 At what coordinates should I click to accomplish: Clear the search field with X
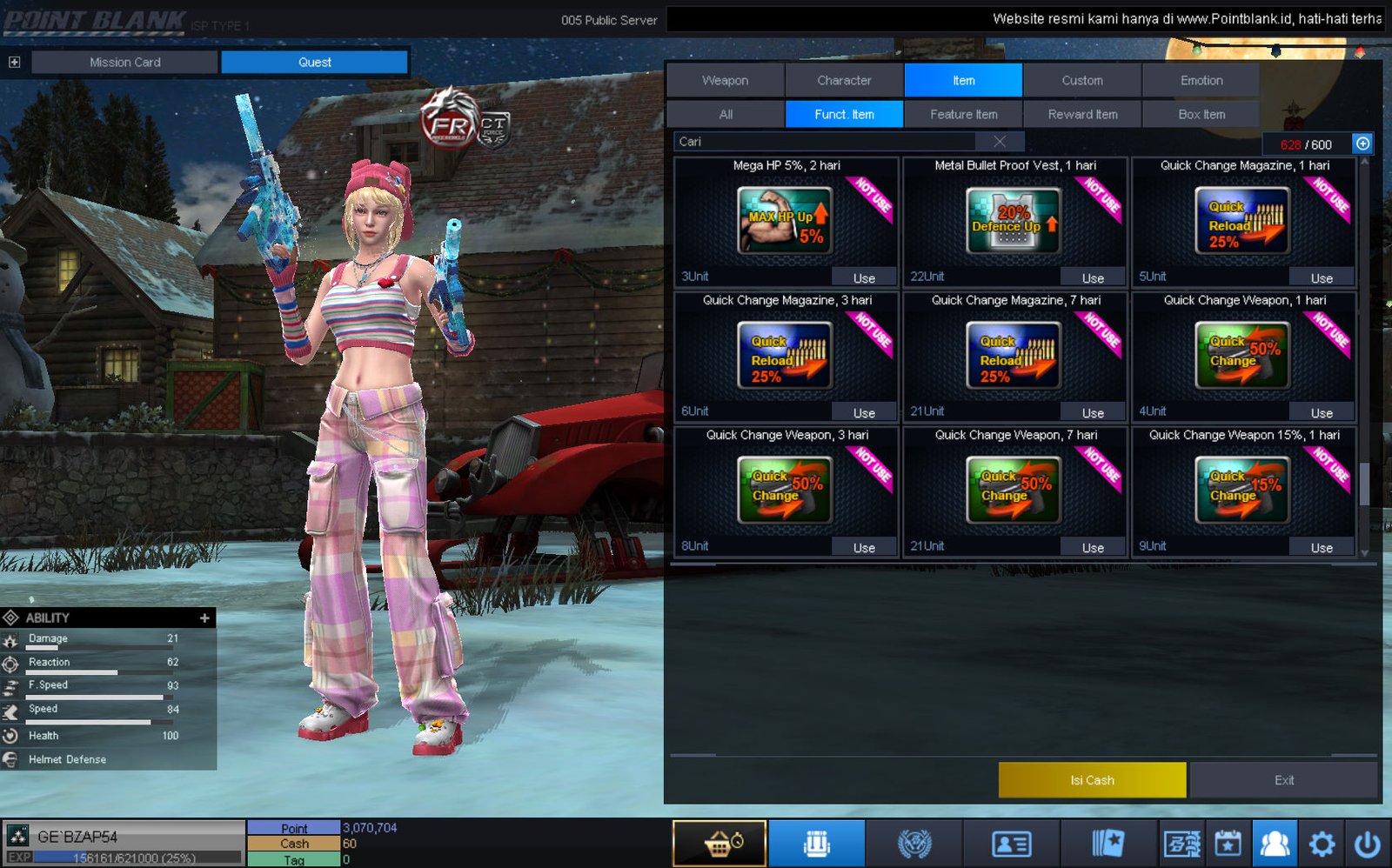1000,142
